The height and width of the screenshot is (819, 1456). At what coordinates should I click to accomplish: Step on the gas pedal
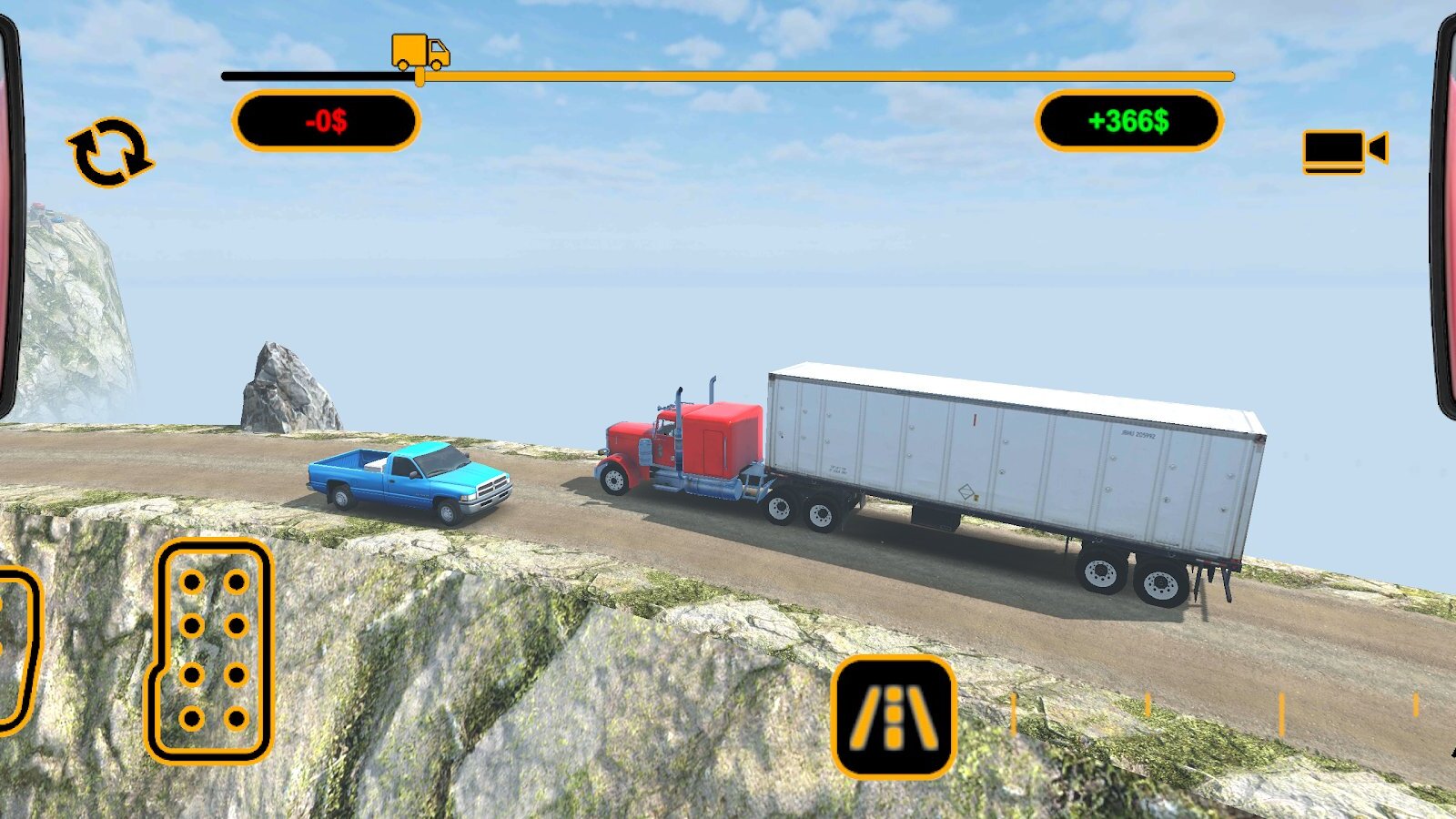coord(211,651)
